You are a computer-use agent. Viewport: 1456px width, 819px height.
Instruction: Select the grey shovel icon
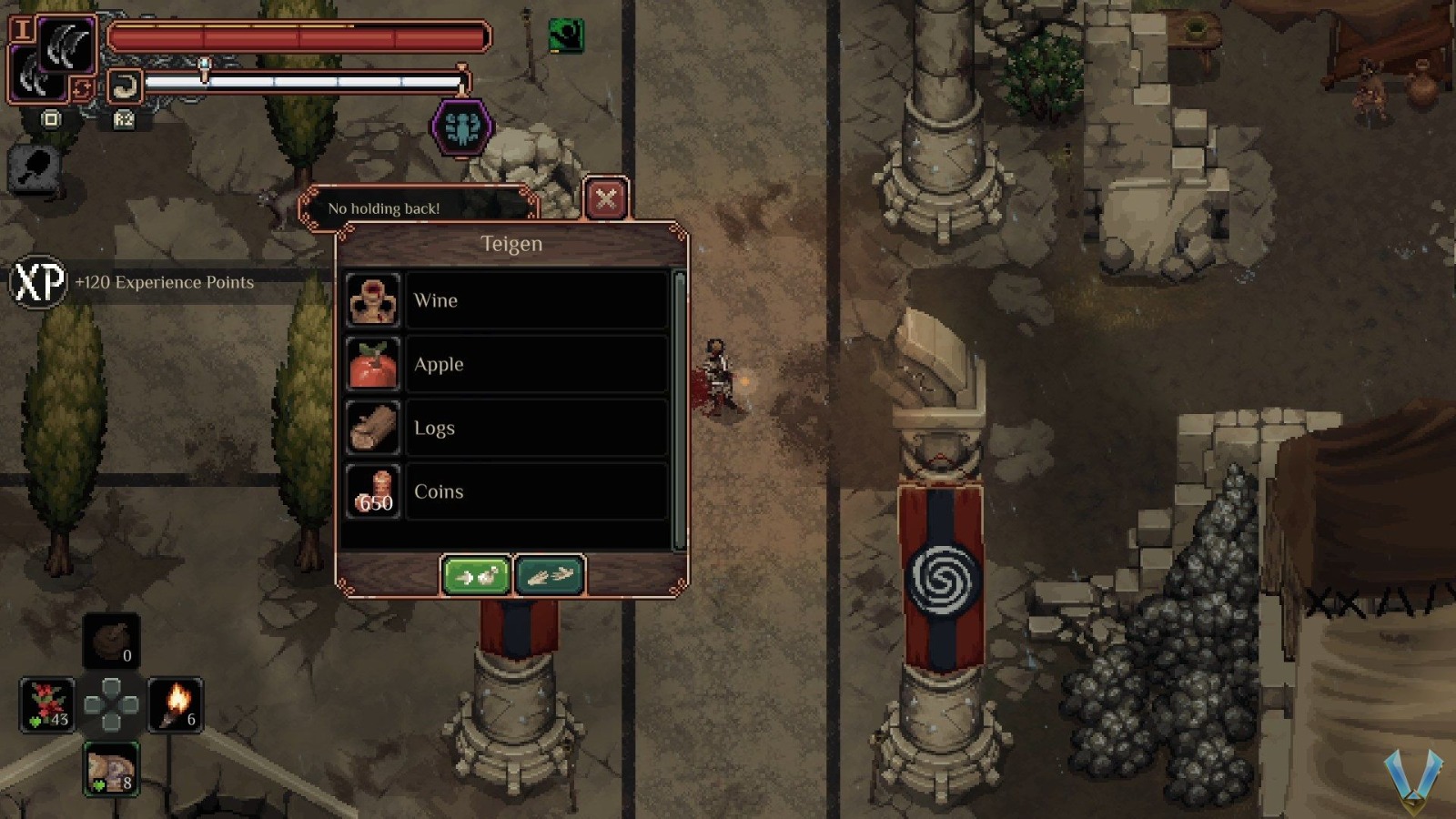pos(35,168)
